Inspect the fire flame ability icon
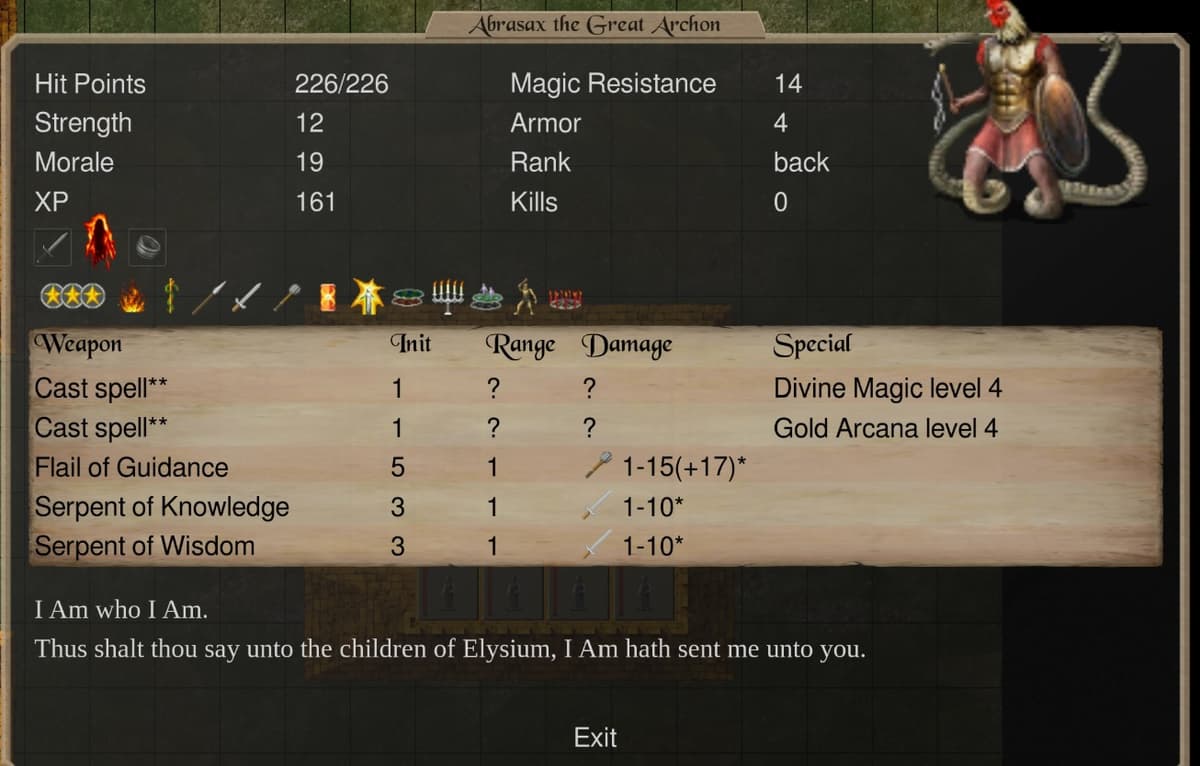This screenshot has width=1200, height=766. (132, 296)
